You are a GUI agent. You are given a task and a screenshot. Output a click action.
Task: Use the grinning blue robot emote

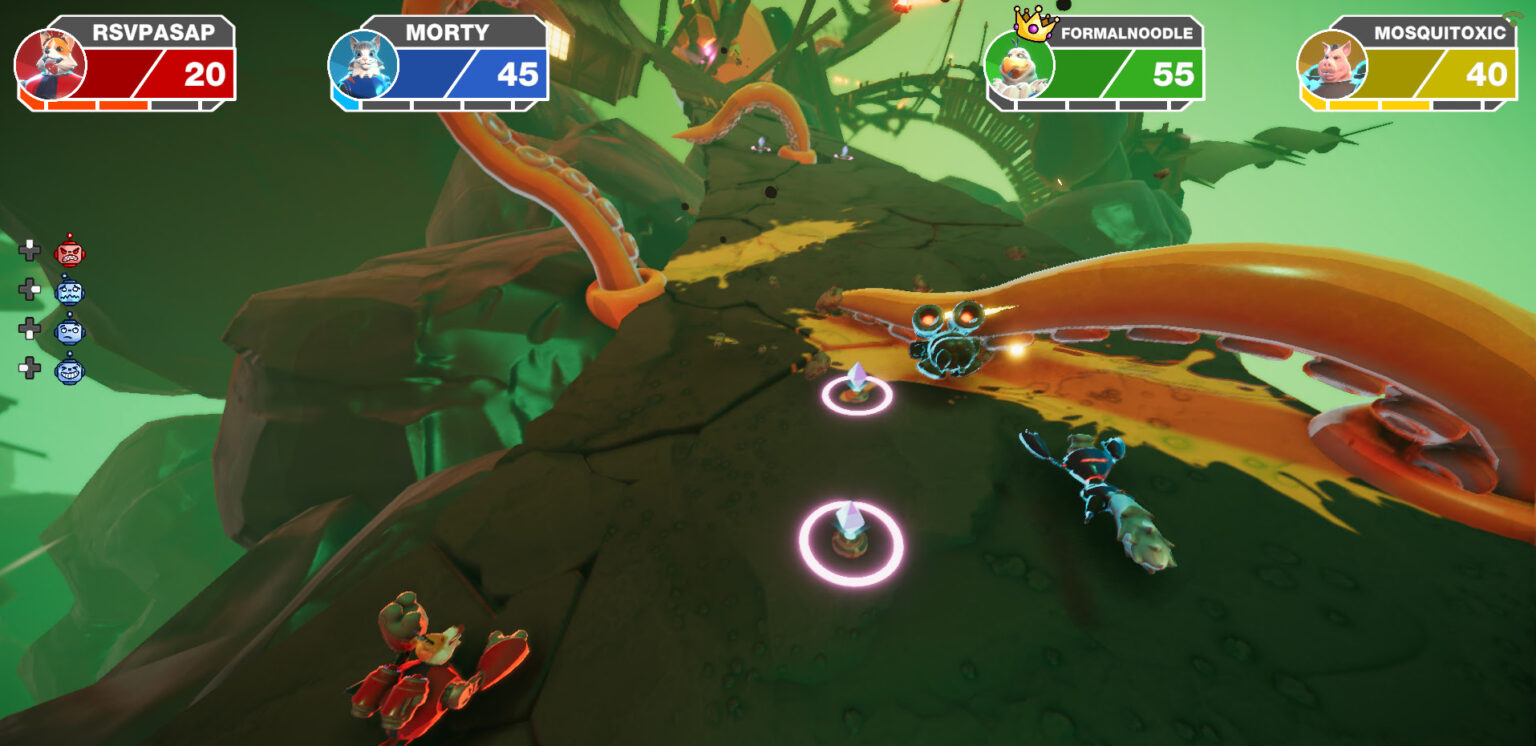coord(69,369)
